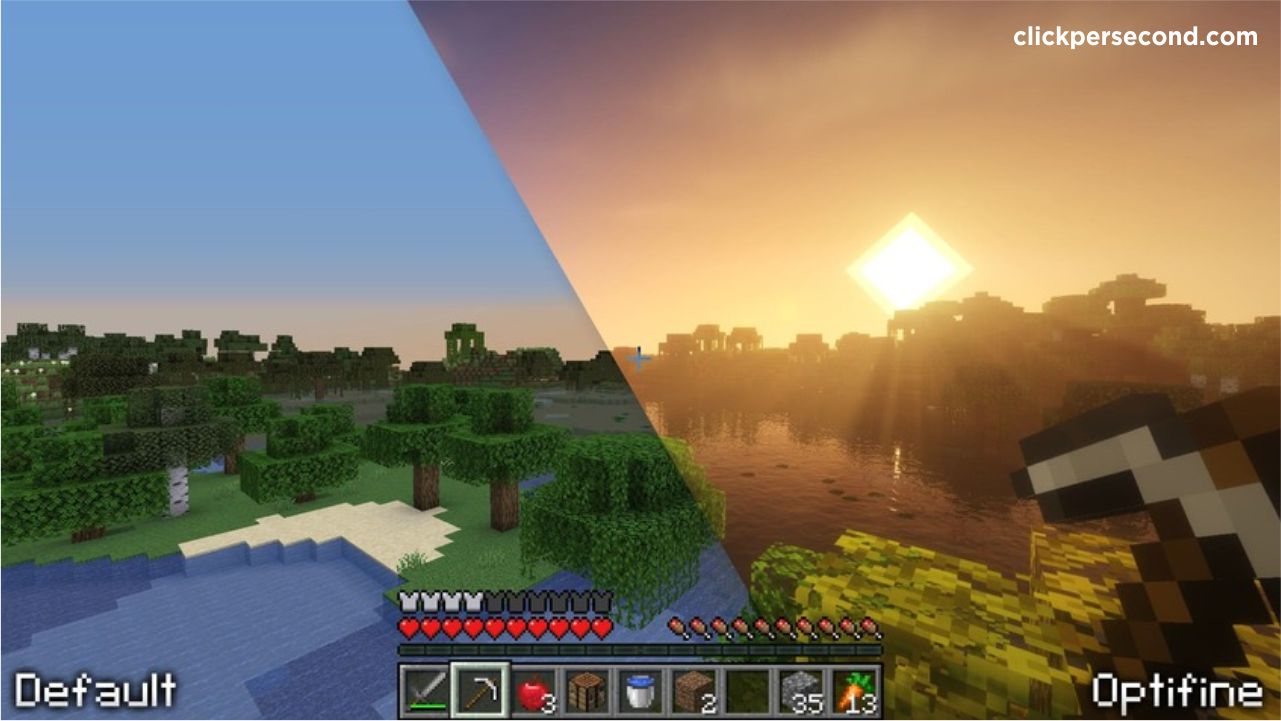Image resolution: width=1281 pixels, height=721 pixels.
Task: Select the carrot stack showing 13
Action: [x=855, y=690]
